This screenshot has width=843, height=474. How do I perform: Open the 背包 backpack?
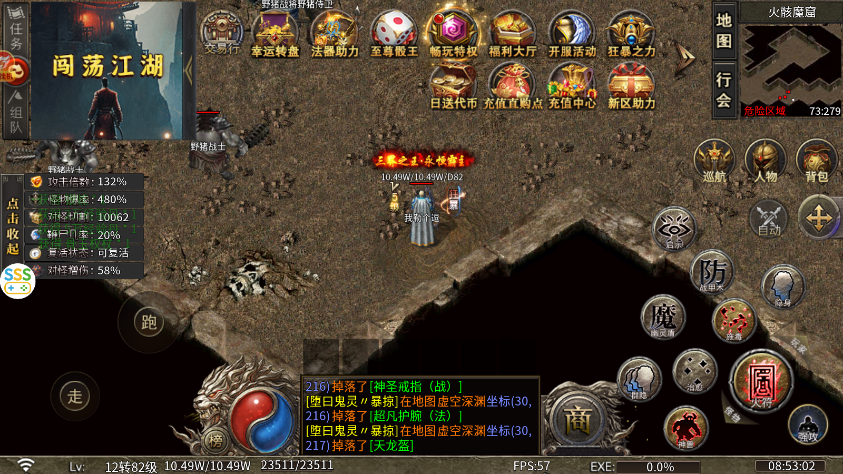(816, 161)
